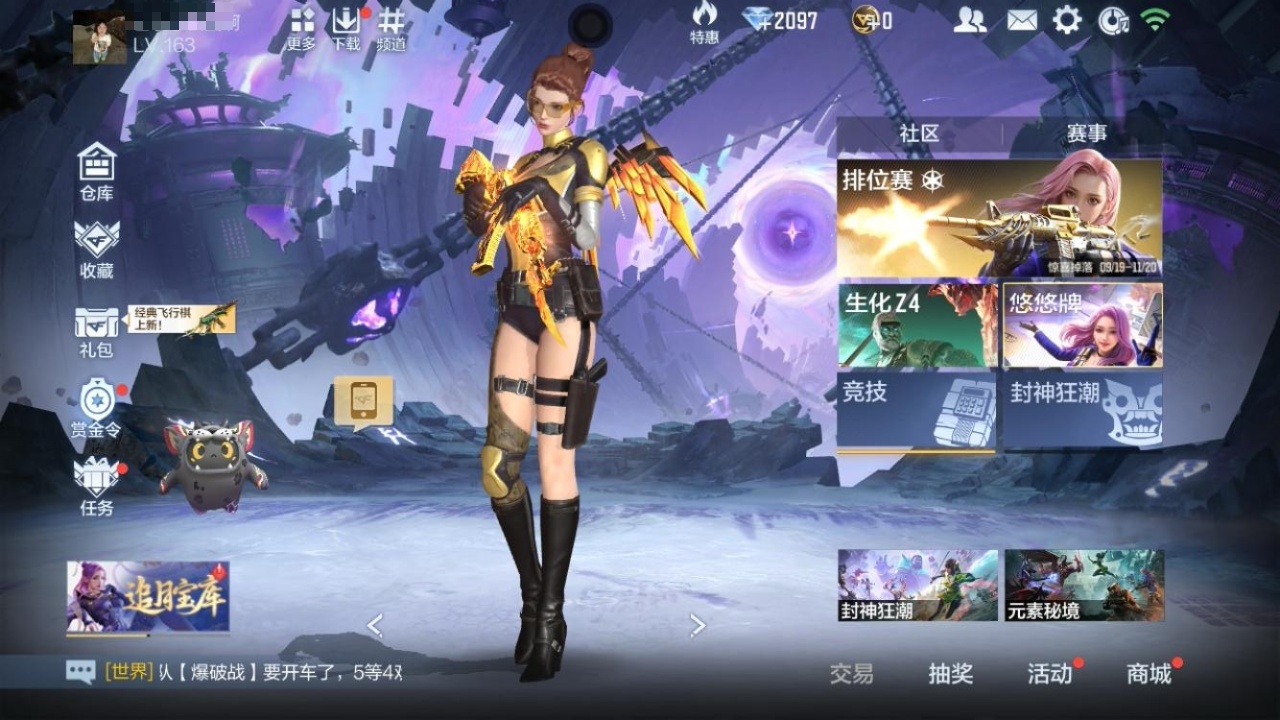This screenshot has height=720, width=1280.
Task: Open the 特惠 special offers
Action: point(704,23)
